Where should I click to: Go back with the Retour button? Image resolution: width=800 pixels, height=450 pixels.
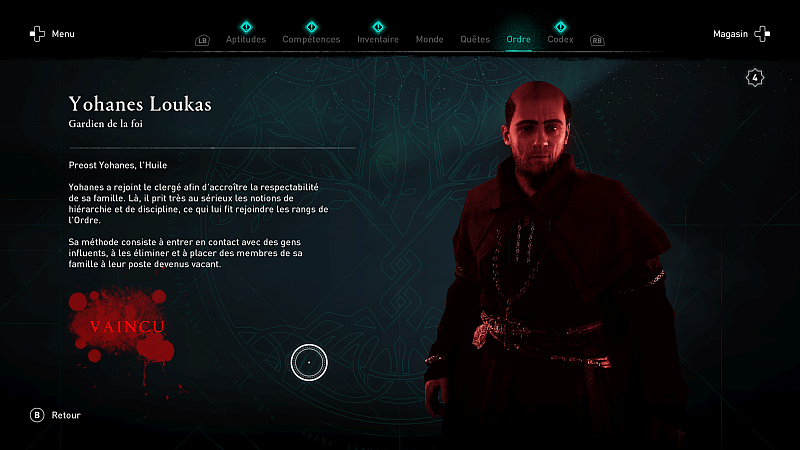click(56, 415)
